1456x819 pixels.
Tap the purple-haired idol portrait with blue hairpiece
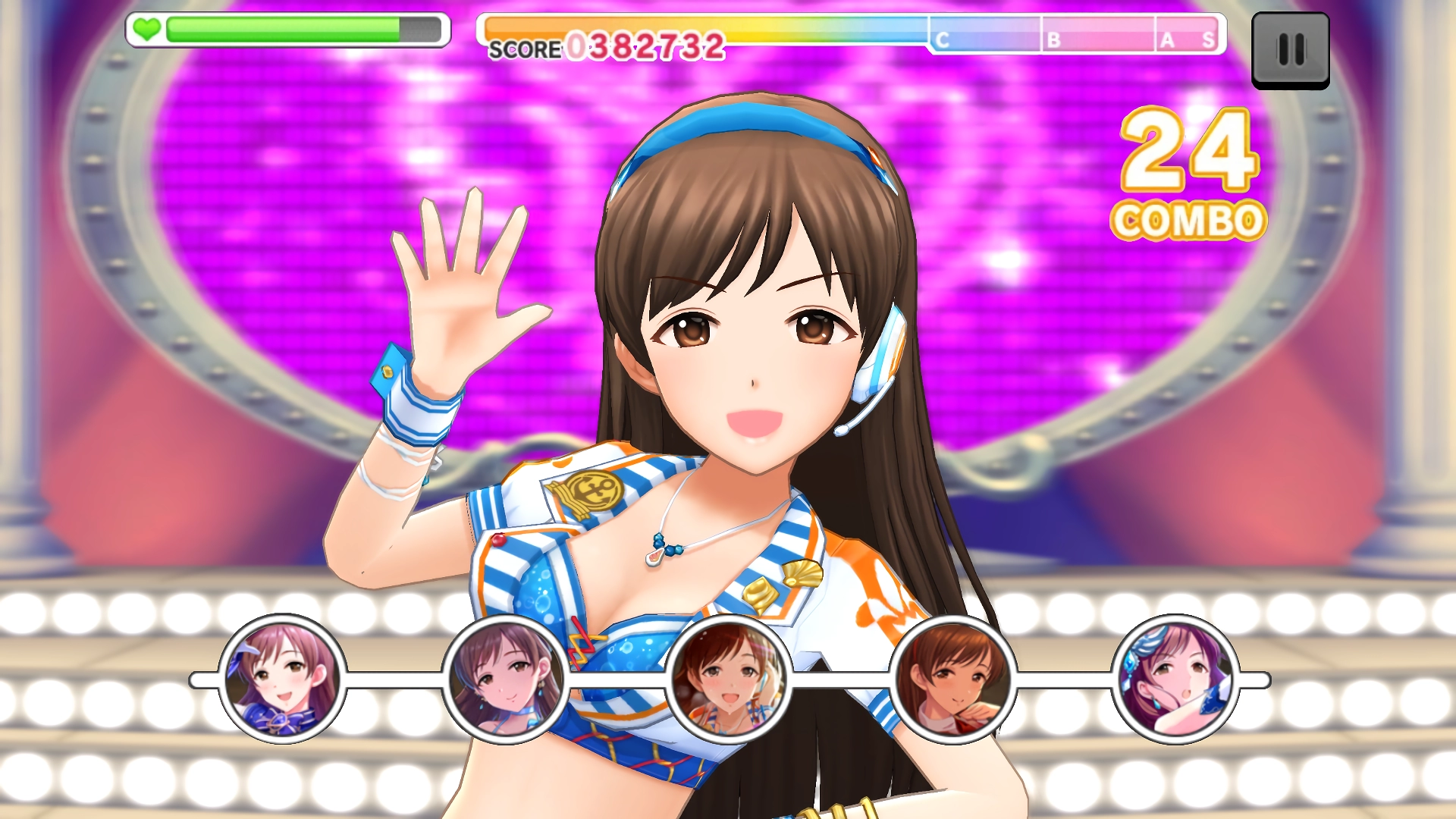coord(1175,679)
